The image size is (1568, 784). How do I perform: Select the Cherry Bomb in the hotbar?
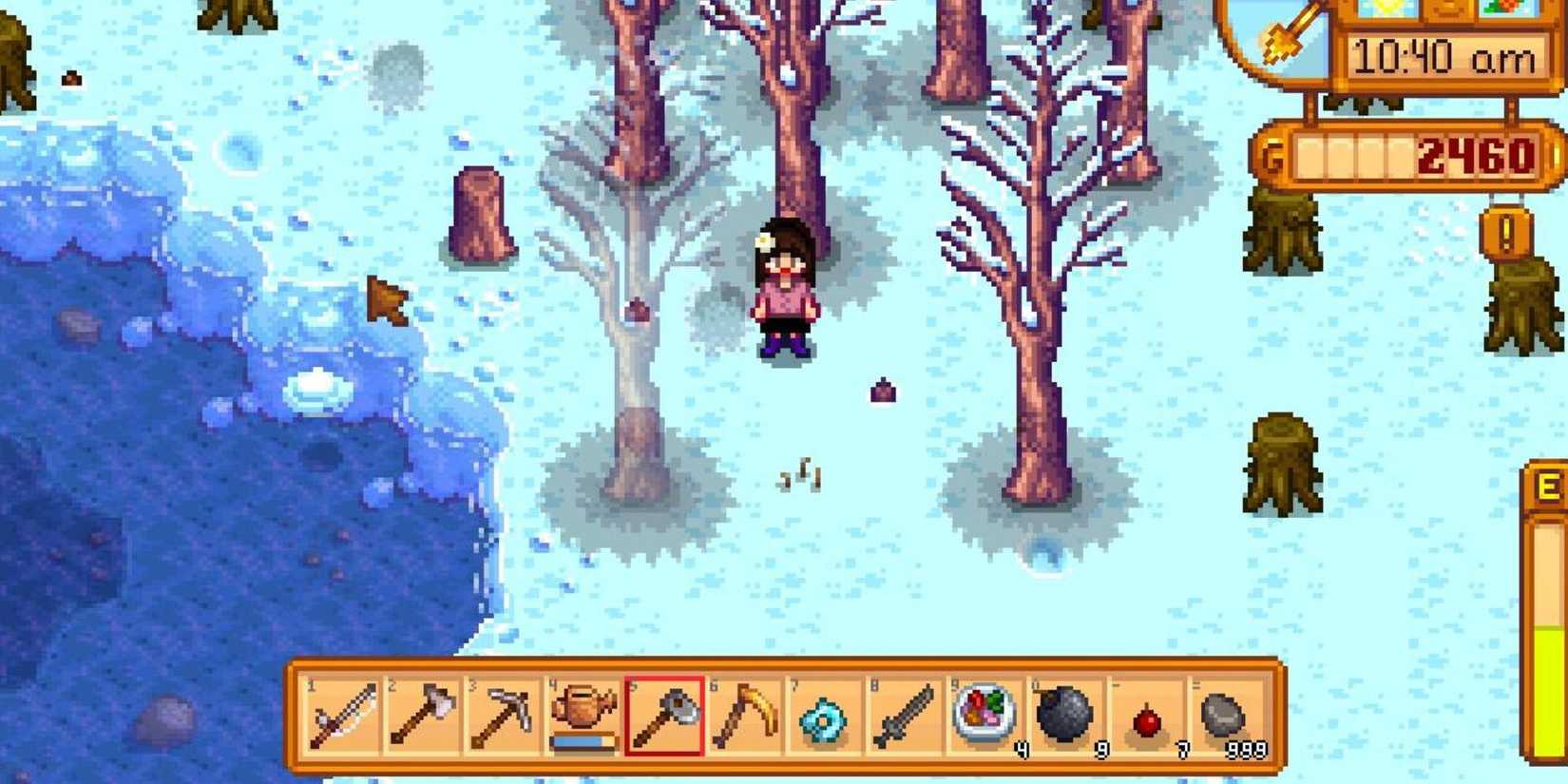point(1145,720)
